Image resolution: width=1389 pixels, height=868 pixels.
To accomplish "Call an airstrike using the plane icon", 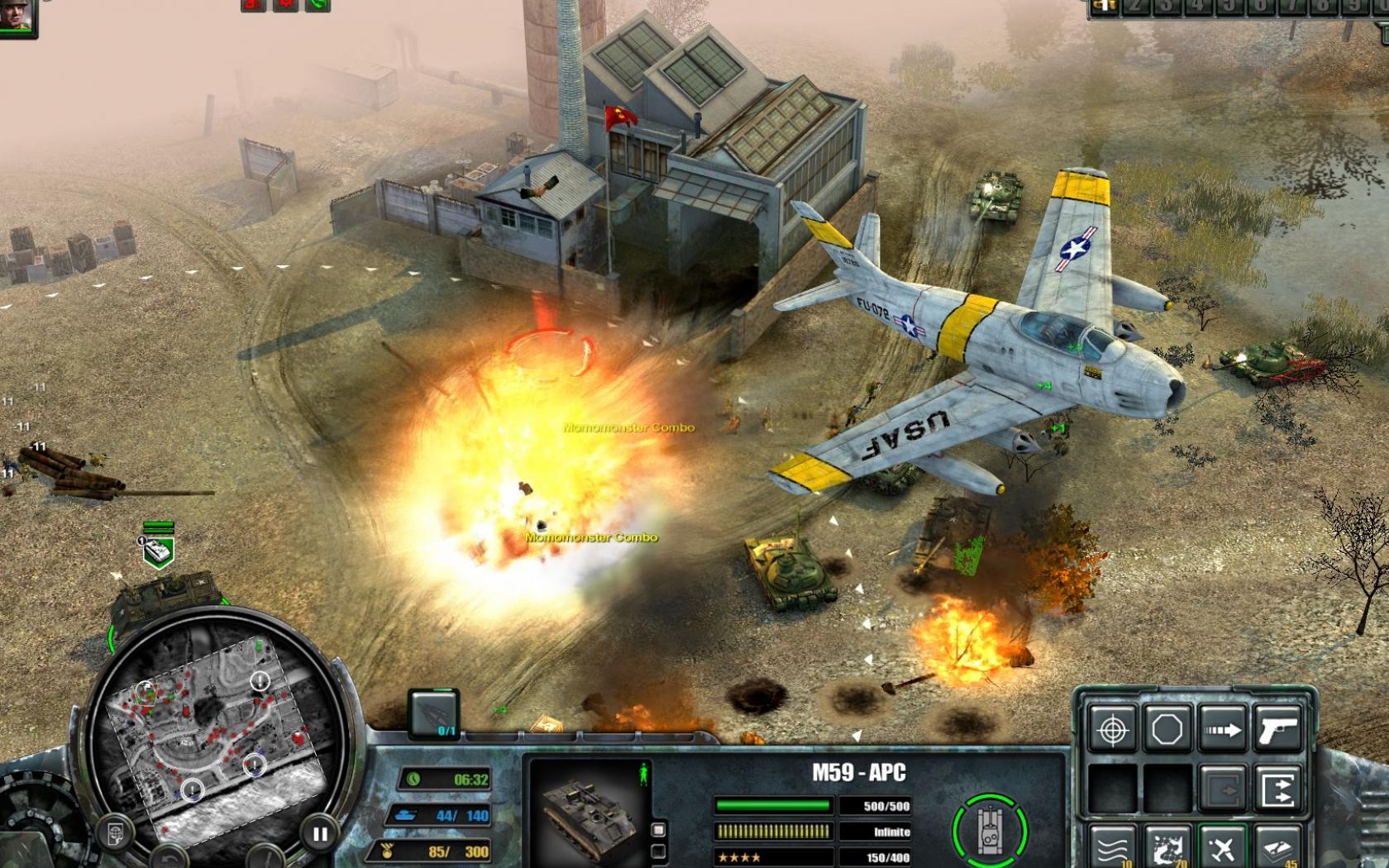I will [x=1223, y=849].
